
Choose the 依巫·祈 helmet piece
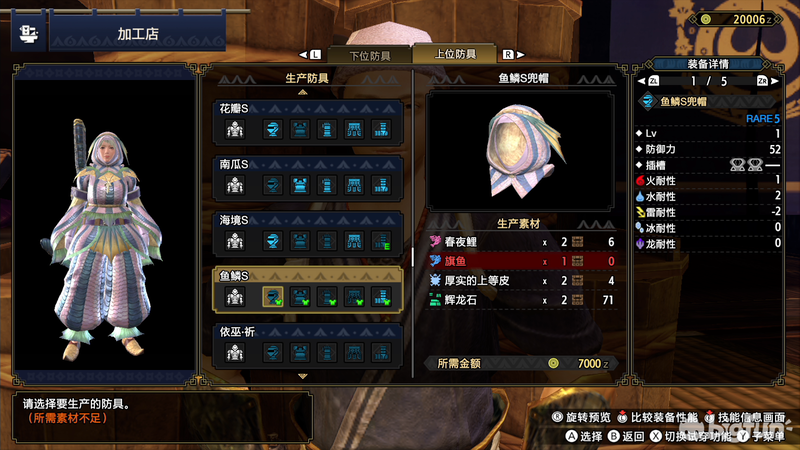272,352
